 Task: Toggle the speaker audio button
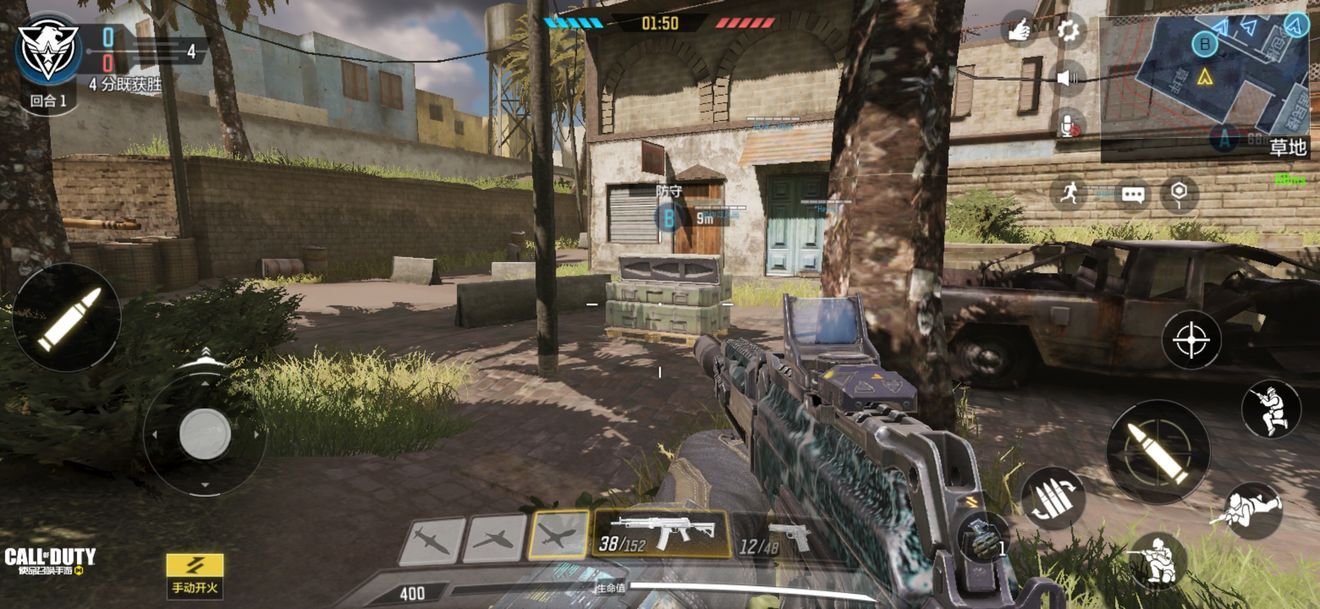[1069, 77]
